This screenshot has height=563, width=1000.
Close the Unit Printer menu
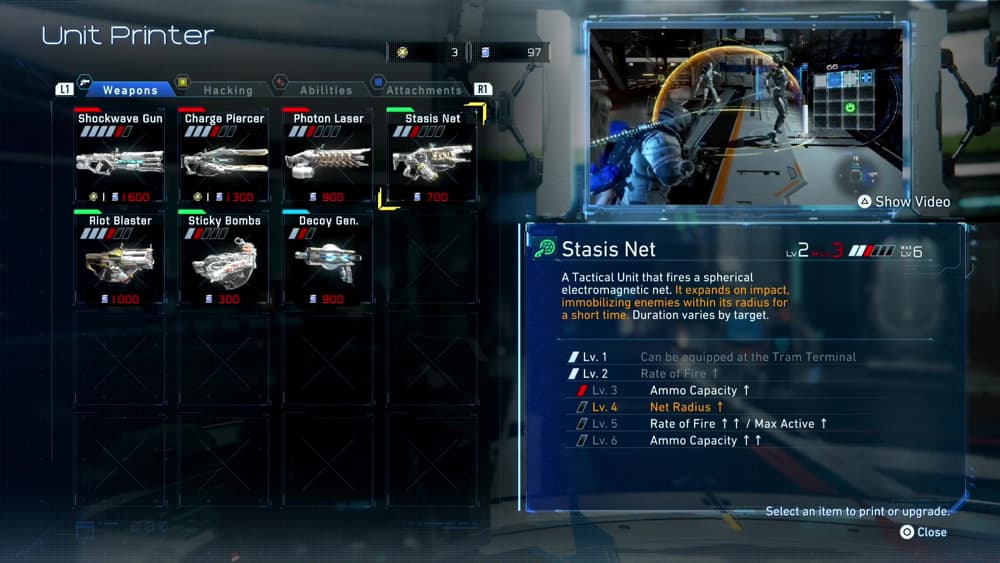pyautogui.click(x=923, y=532)
